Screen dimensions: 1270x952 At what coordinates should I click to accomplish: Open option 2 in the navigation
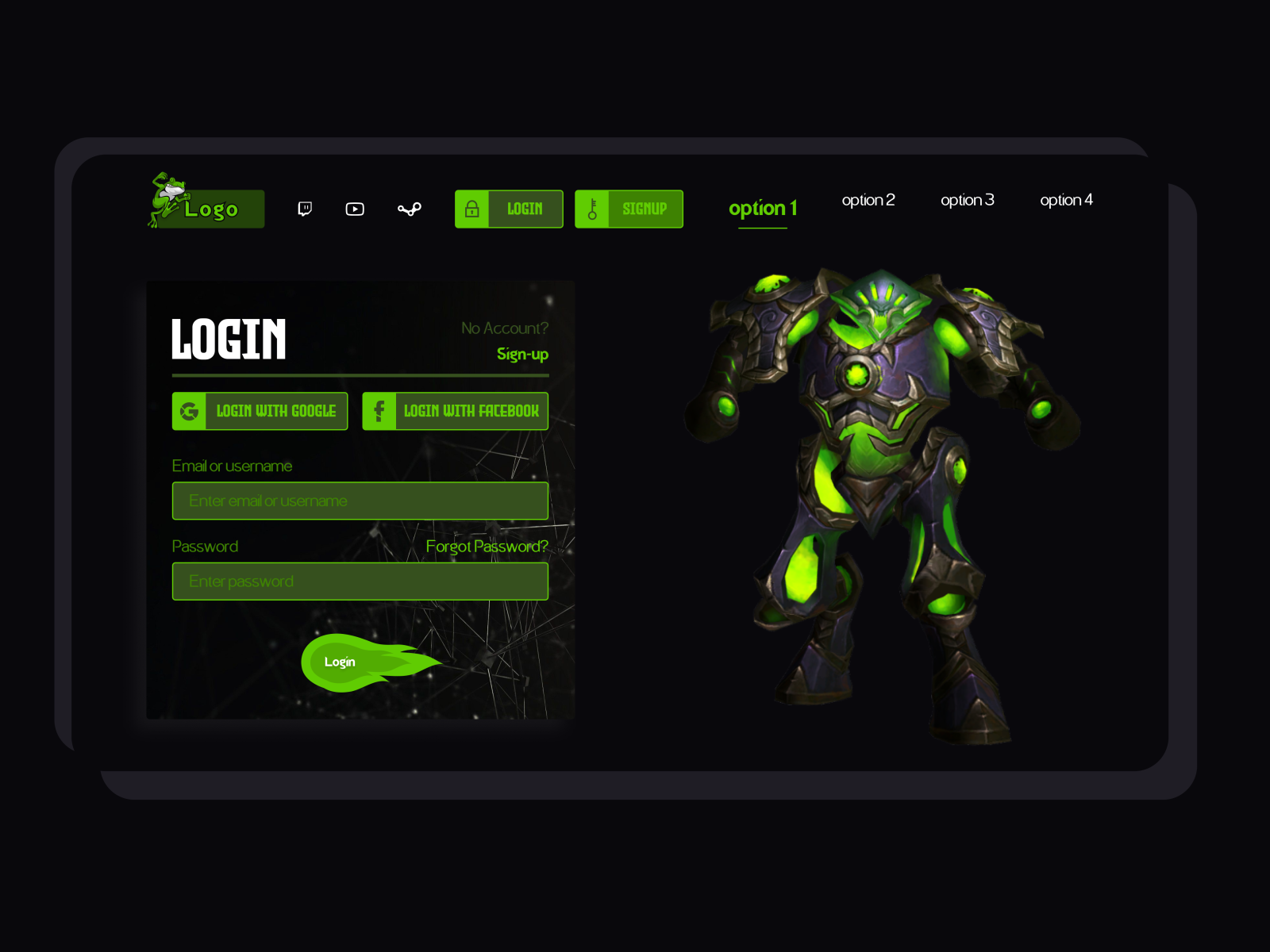click(x=868, y=200)
